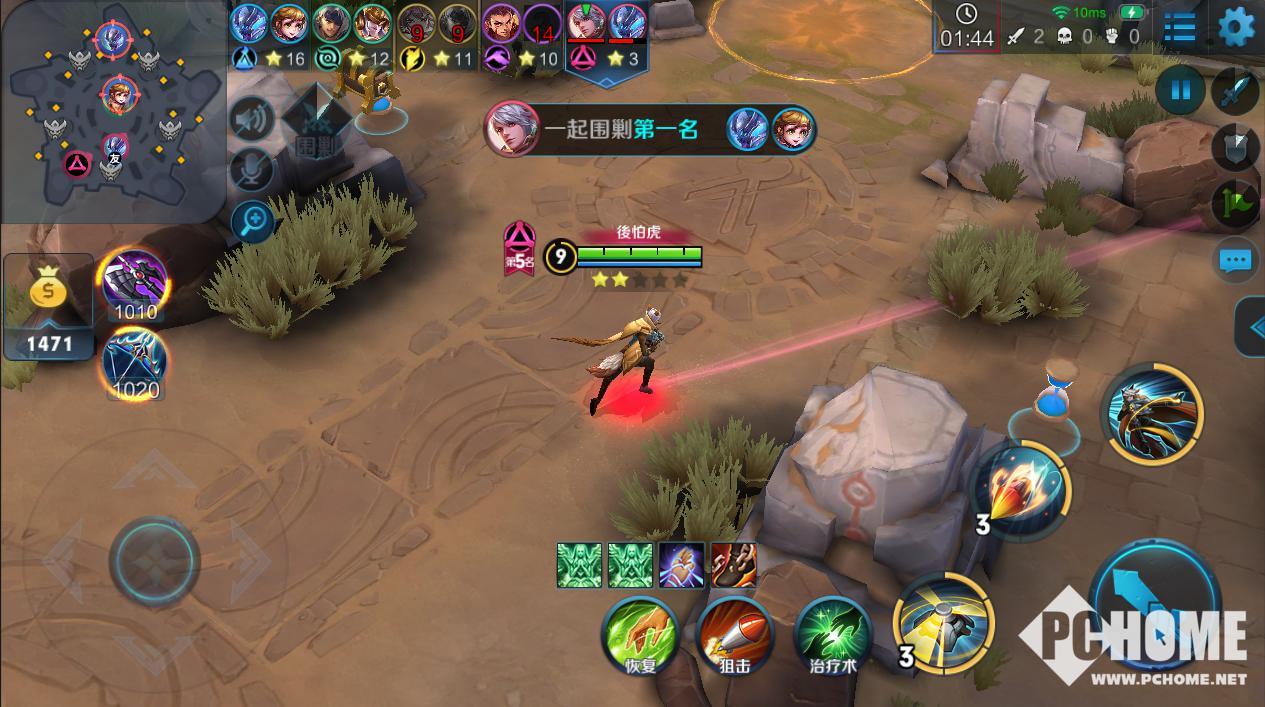This screenshot has height=707, width=1265.
Task: Activate the hero portrait ultimate skill
Action: point(1152,412)
